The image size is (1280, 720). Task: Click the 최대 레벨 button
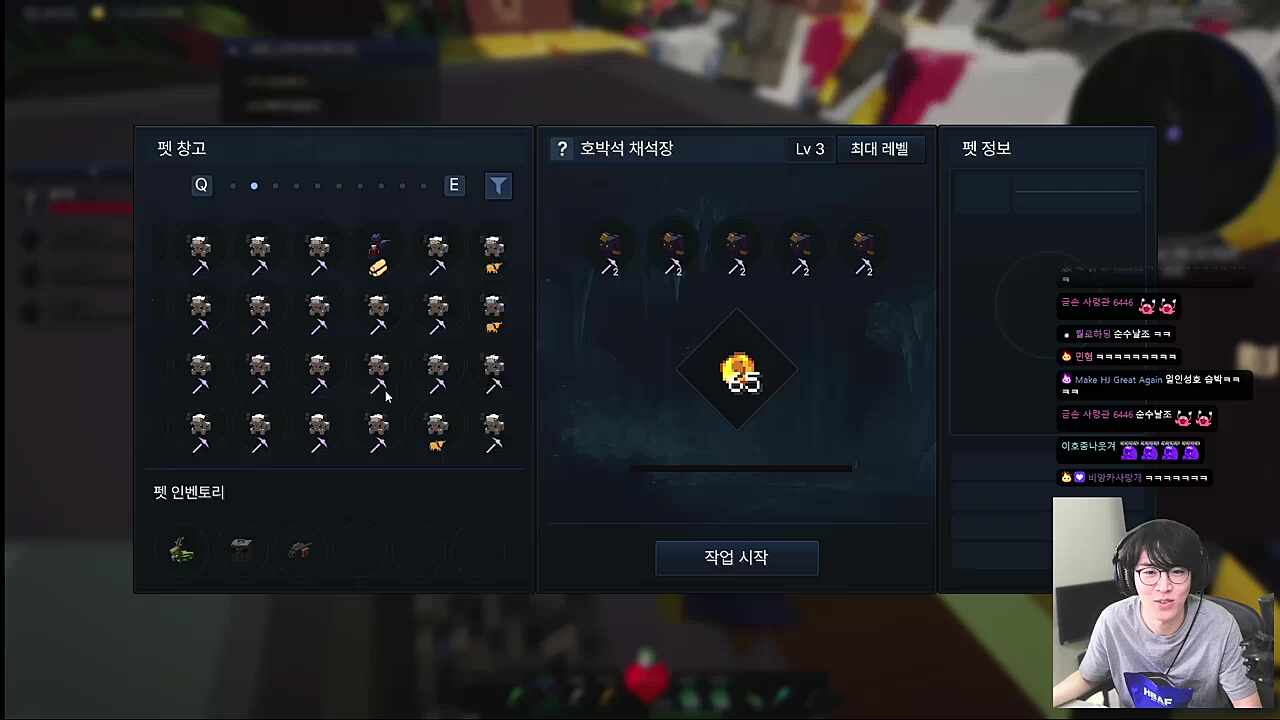point(879,148)
